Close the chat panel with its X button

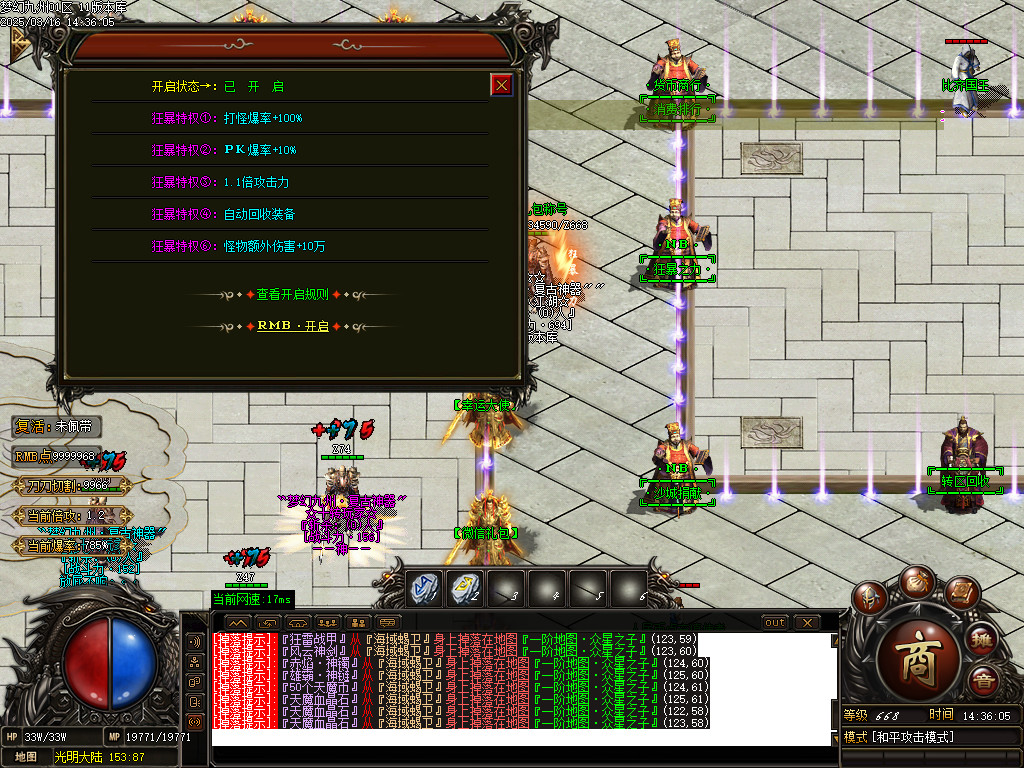pos(807,622)
